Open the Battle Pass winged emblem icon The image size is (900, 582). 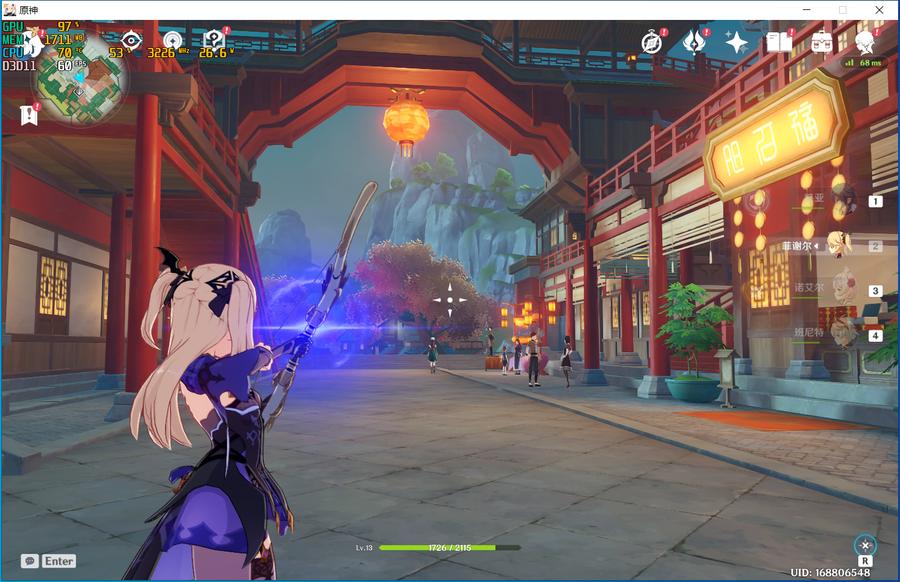694,42
